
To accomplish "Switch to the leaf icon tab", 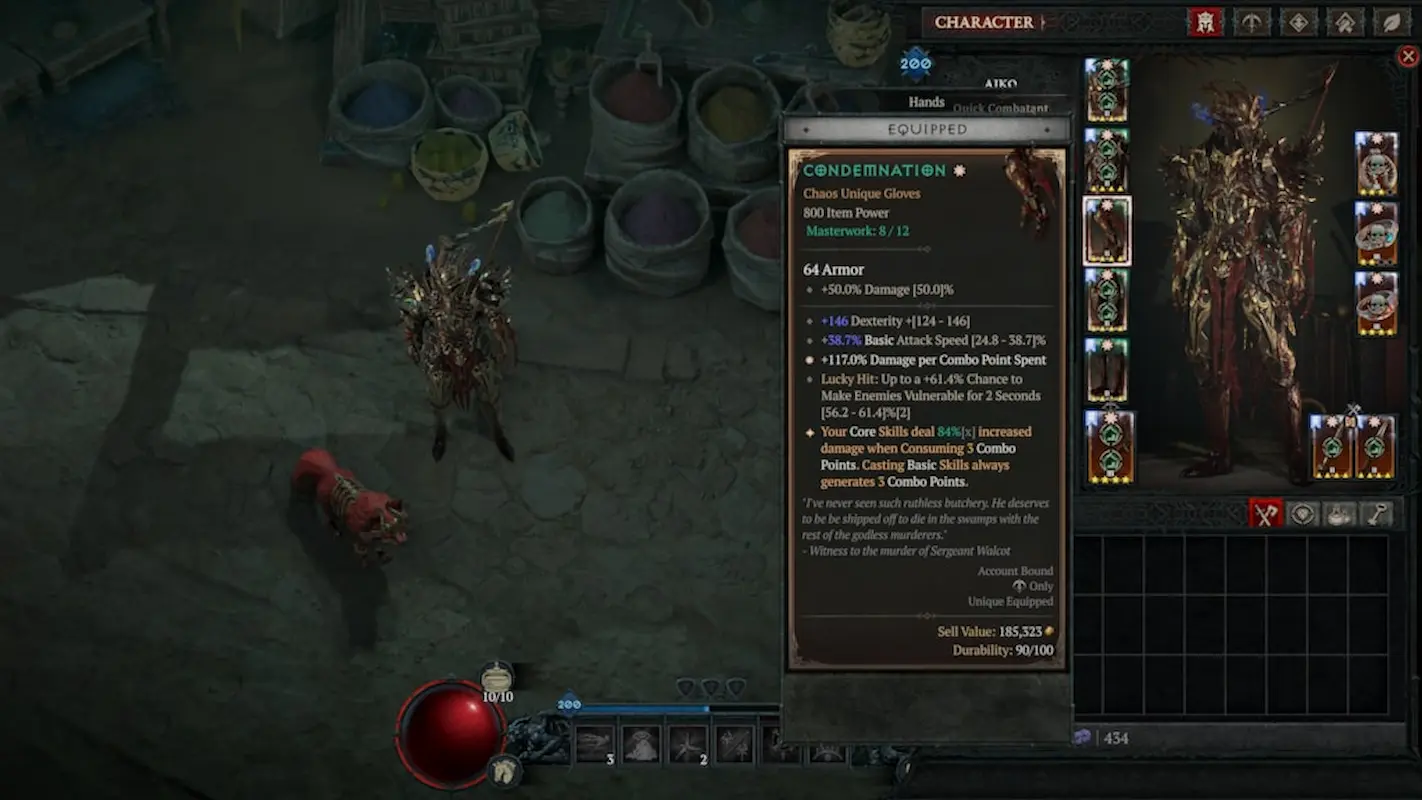I will [x=1391, y=22].
